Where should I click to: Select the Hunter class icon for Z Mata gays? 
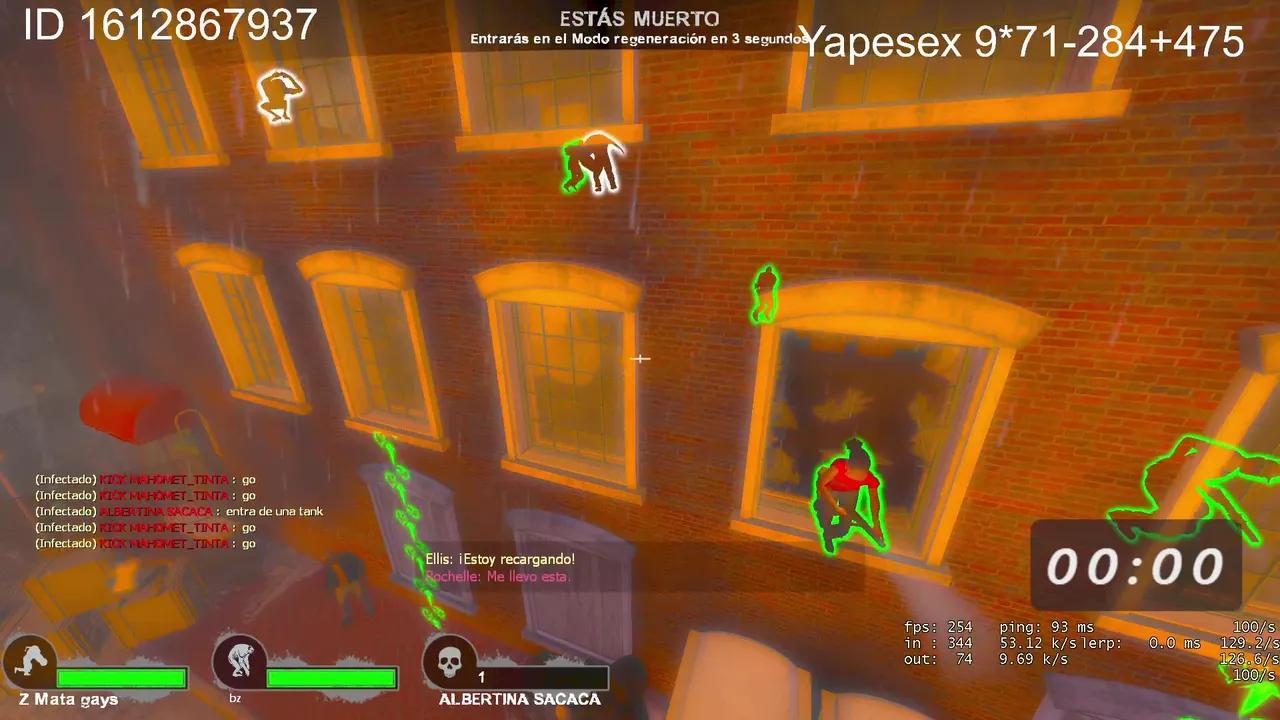click(30, 660)
